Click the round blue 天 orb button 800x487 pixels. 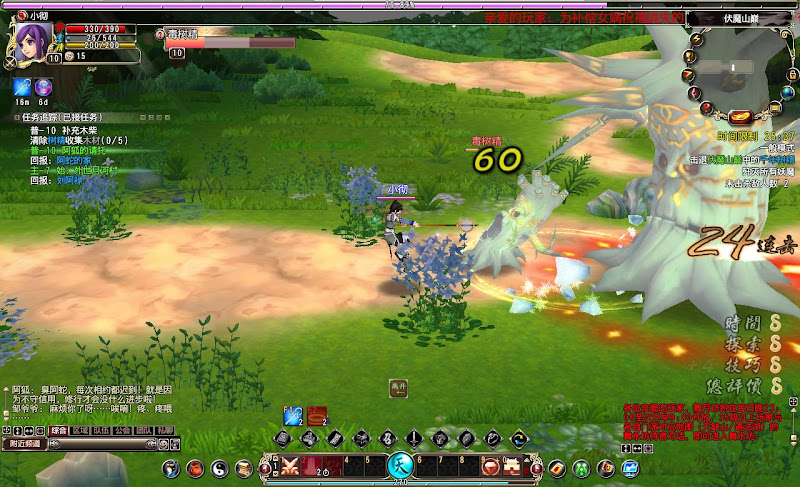click(x=400, y=465)
